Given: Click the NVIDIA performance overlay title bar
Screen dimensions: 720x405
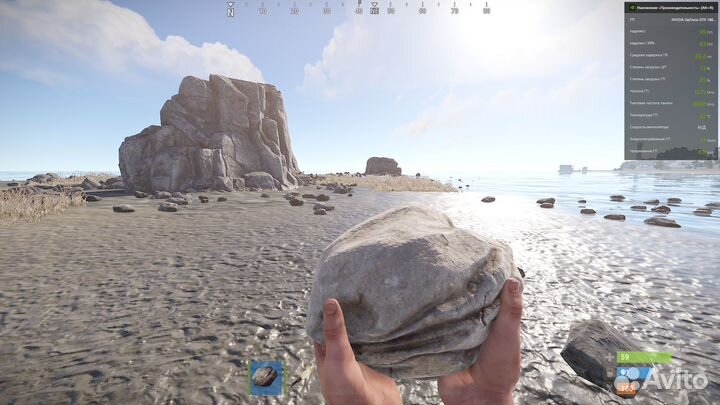Looking at the screenshot, I should click(x=671, y=6).
